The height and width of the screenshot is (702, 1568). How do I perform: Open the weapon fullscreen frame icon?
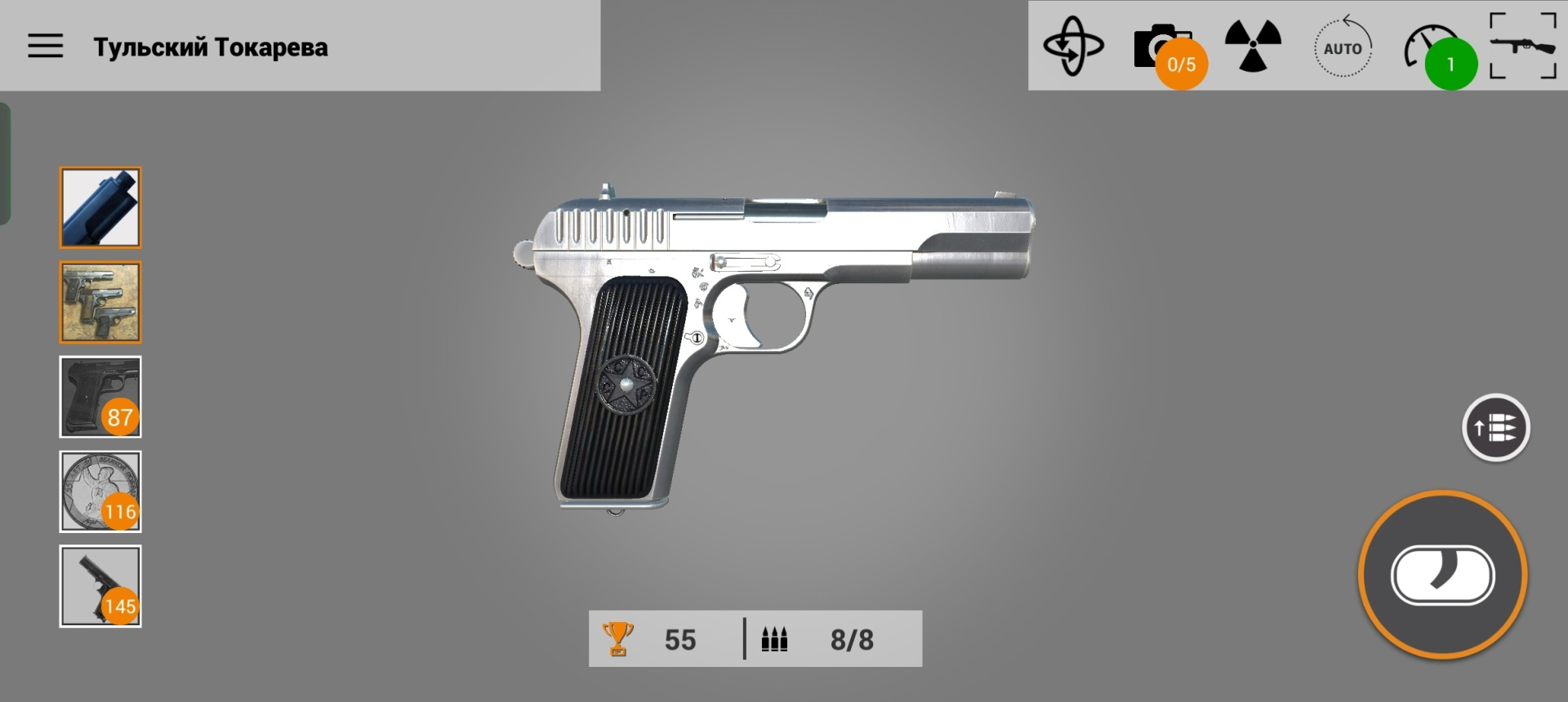[1523, 46]
